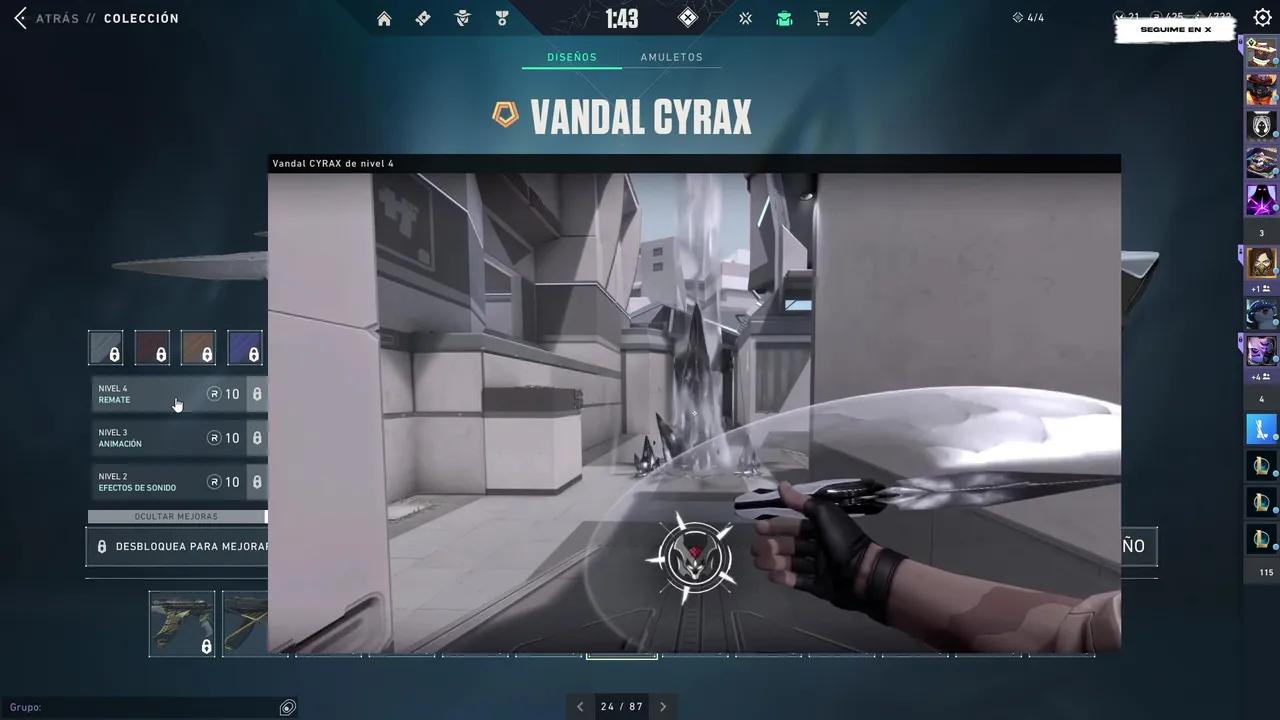Click the Home icon in the top navigation
The width and height of the screenshot is (1280, 720).
pos(384,18)
